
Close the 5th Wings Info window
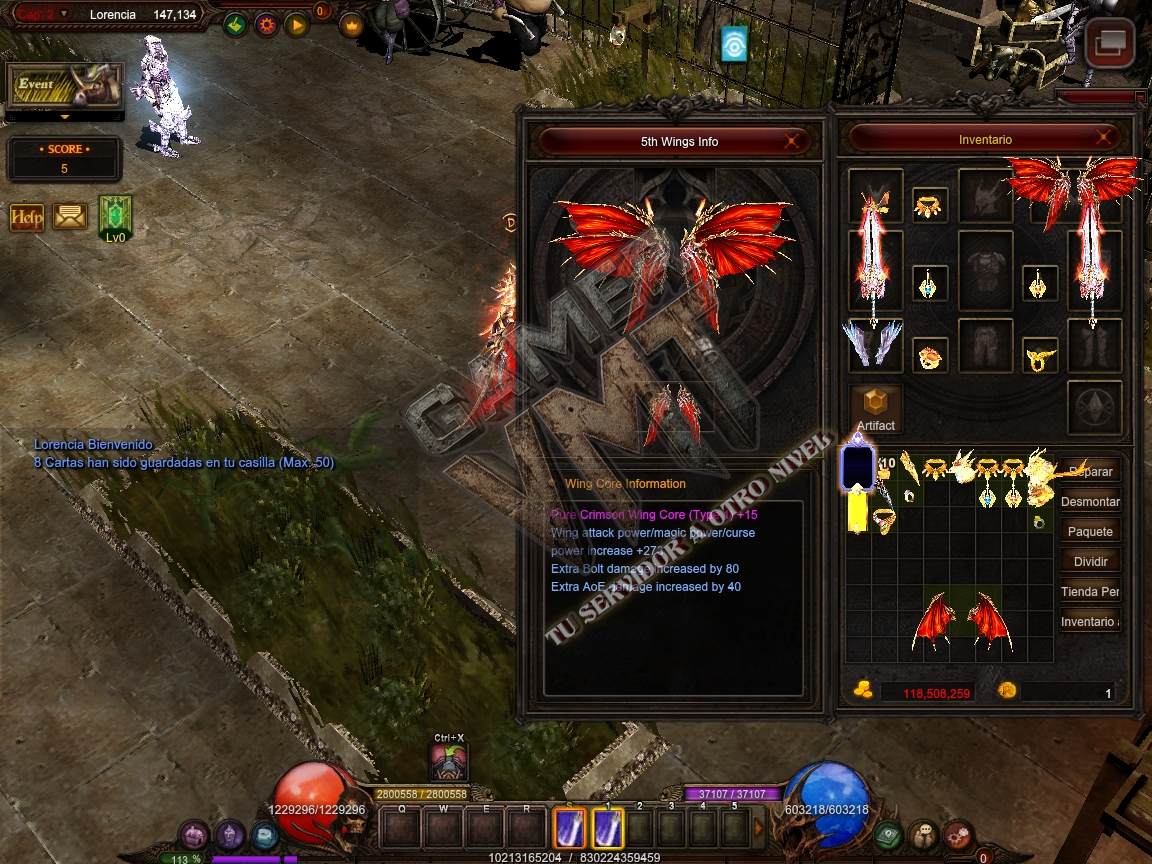(791, 141)
